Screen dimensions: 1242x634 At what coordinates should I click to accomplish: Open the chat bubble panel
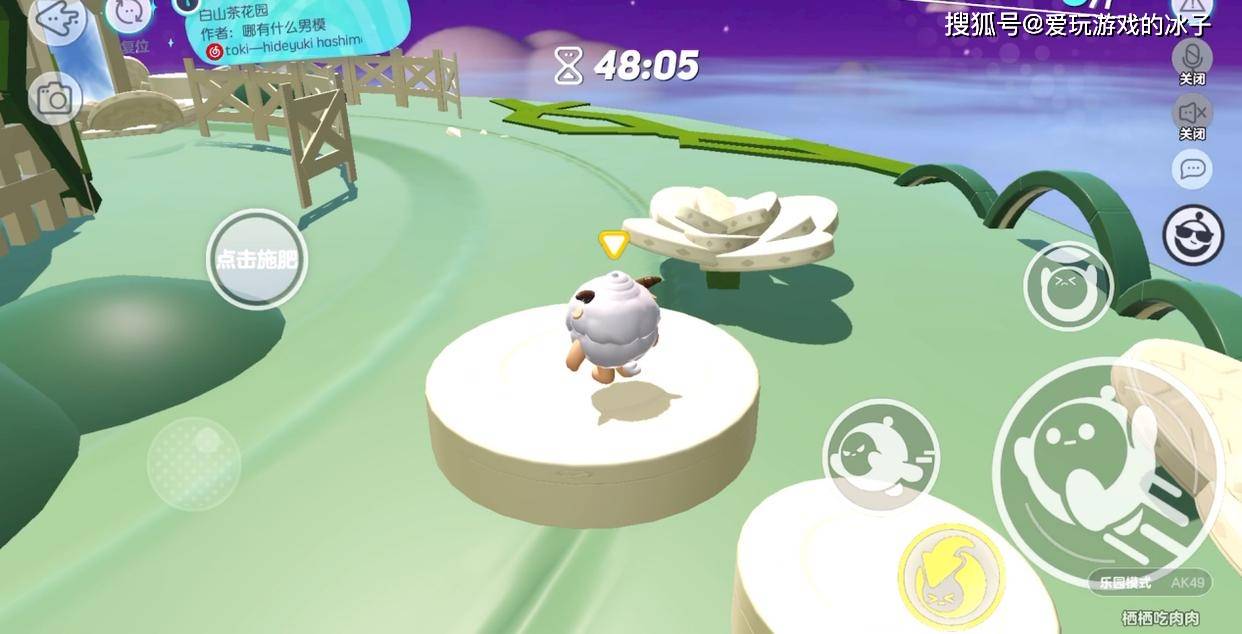[1192, 169]
